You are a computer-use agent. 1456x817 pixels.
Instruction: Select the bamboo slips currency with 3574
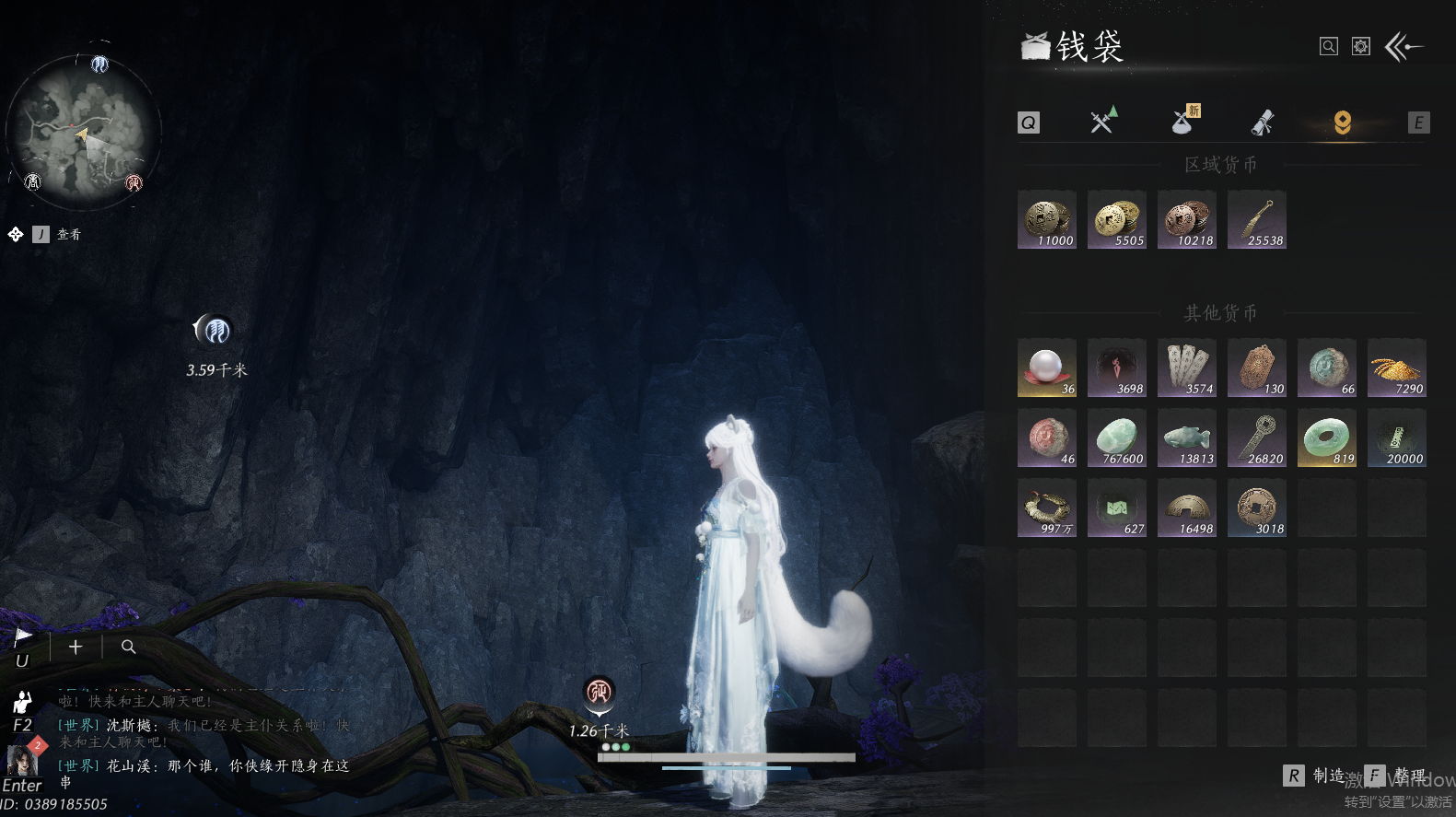coord(1187,368)
